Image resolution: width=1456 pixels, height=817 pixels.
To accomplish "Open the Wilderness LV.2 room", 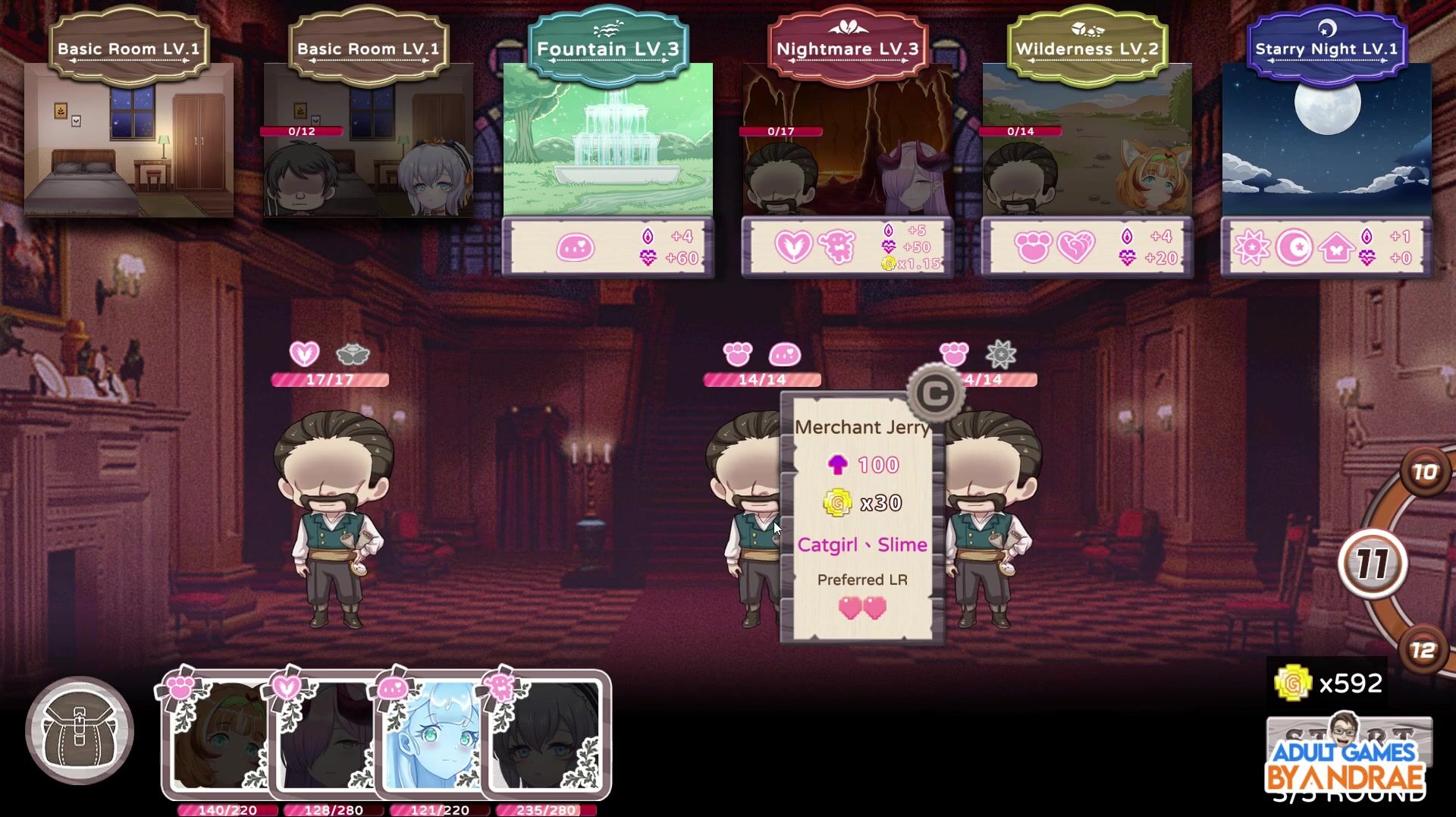I will (1087, 140).
